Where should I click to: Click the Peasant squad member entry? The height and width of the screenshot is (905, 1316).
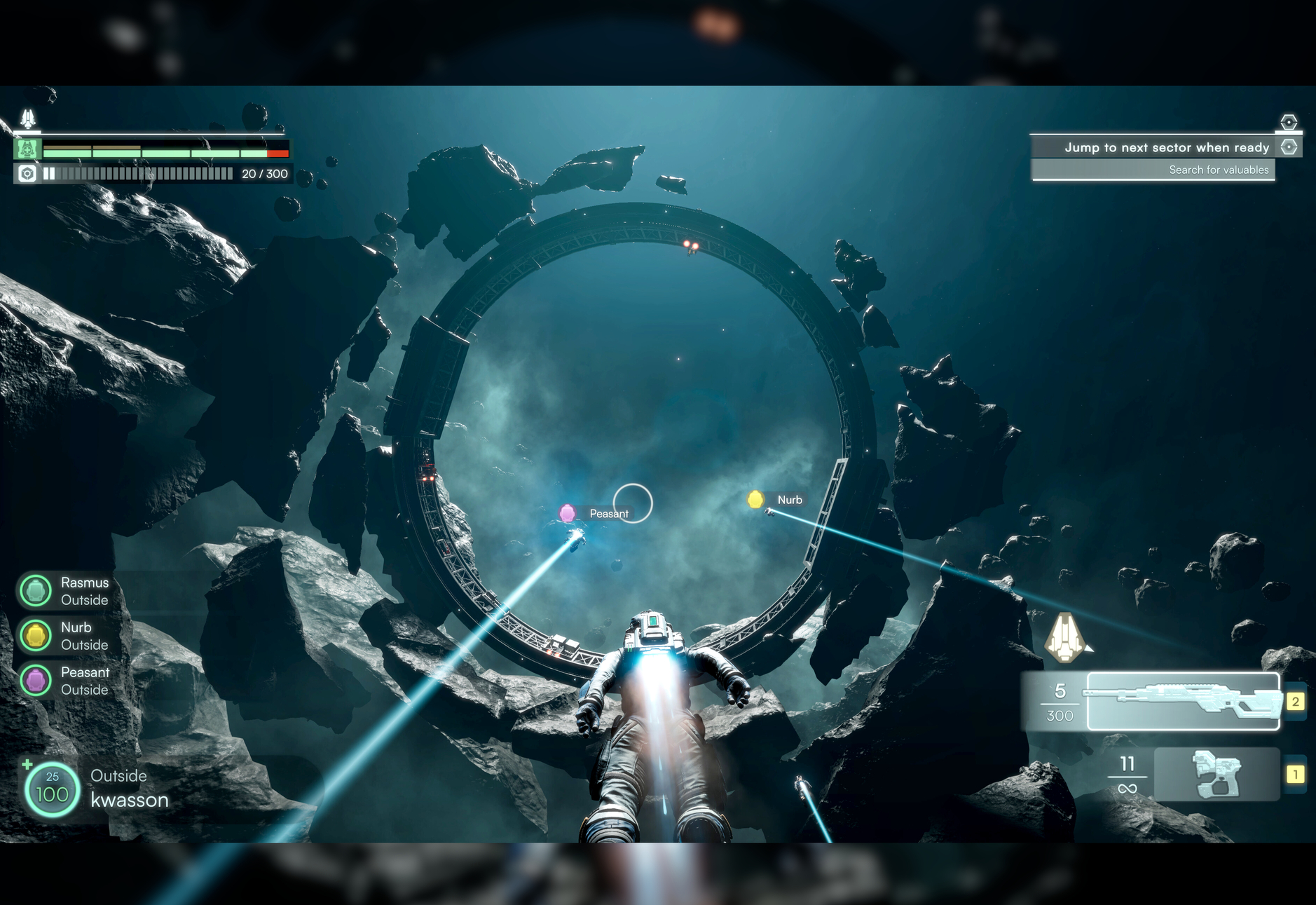[x=64, y=681]
